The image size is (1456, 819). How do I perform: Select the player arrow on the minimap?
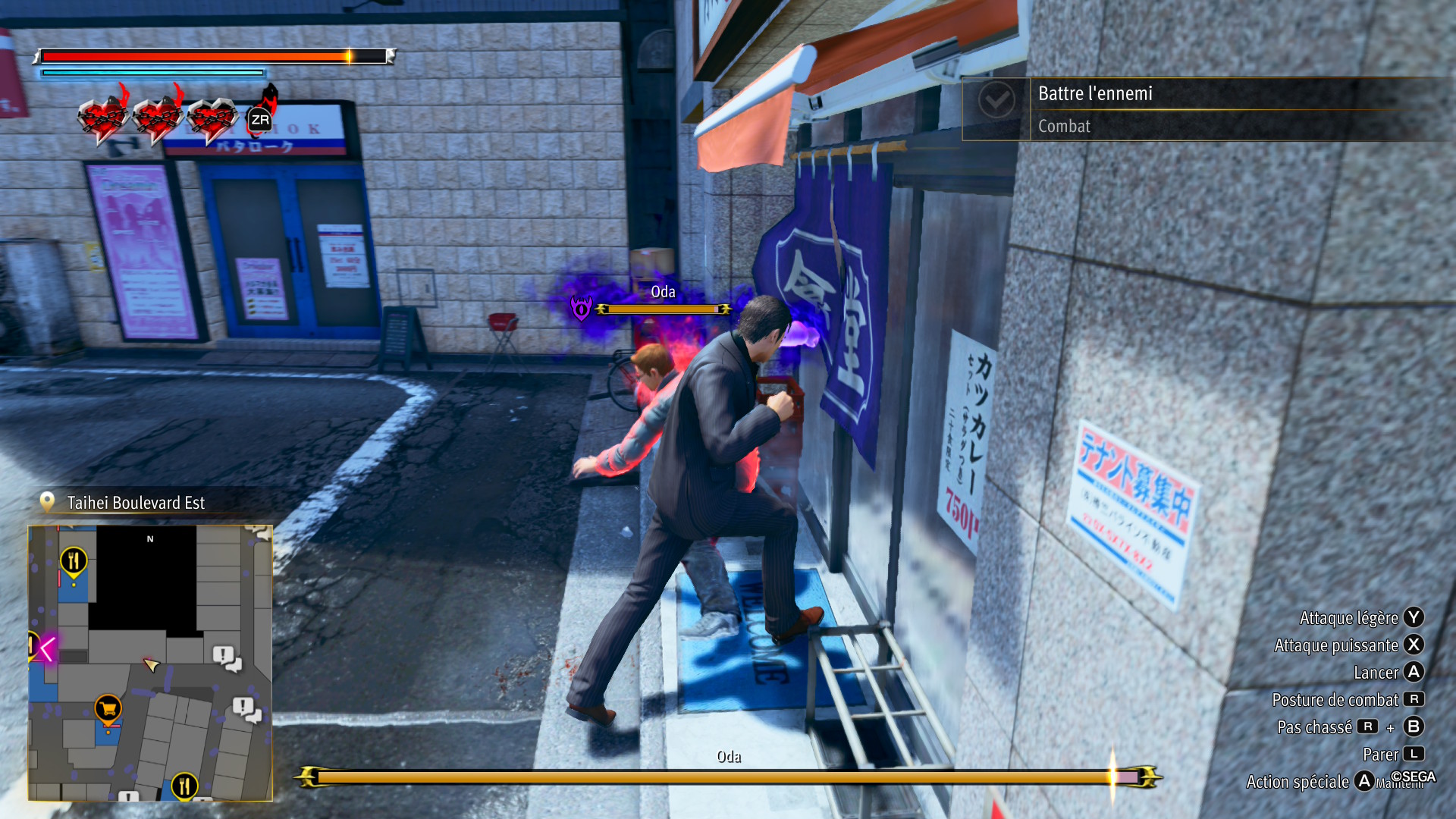[151, 665]
